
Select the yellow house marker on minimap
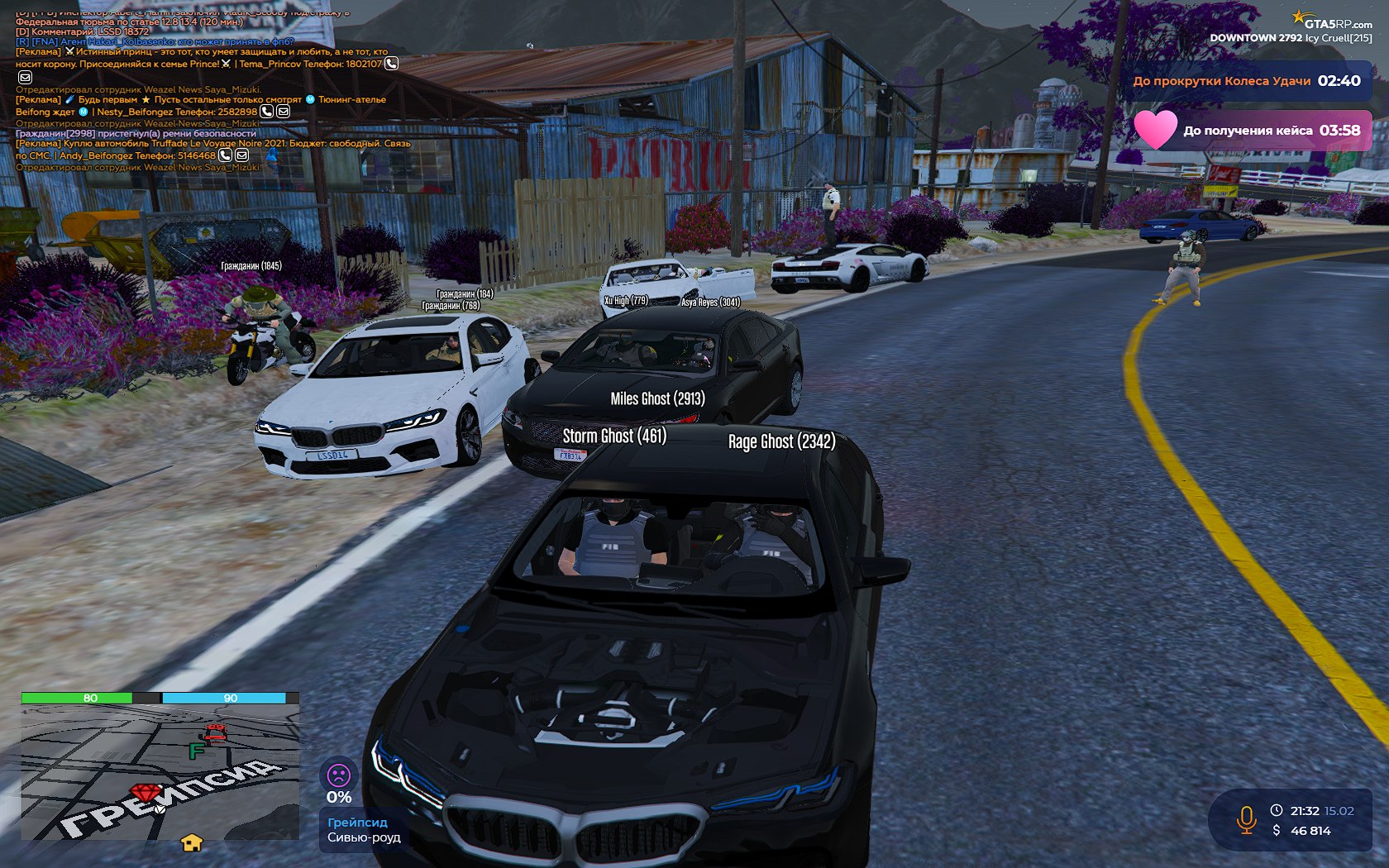(192, 842)
